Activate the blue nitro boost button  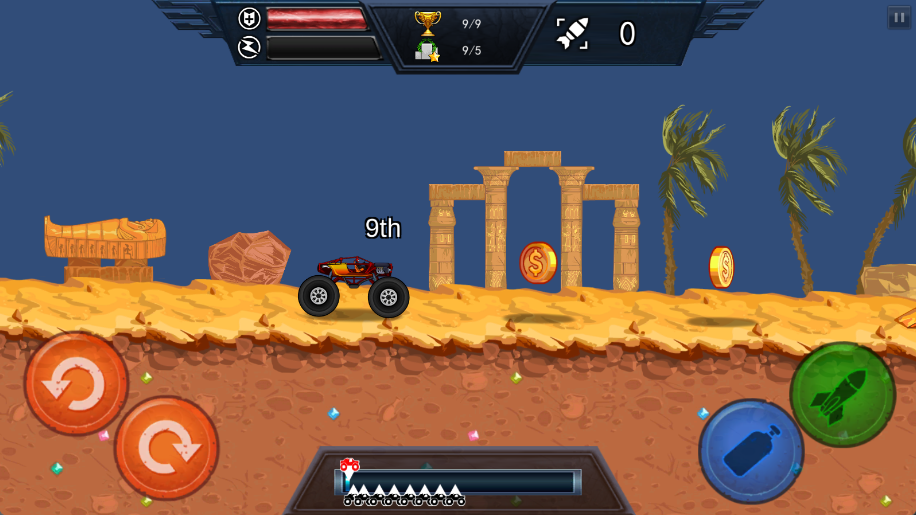tap(750, 451)
